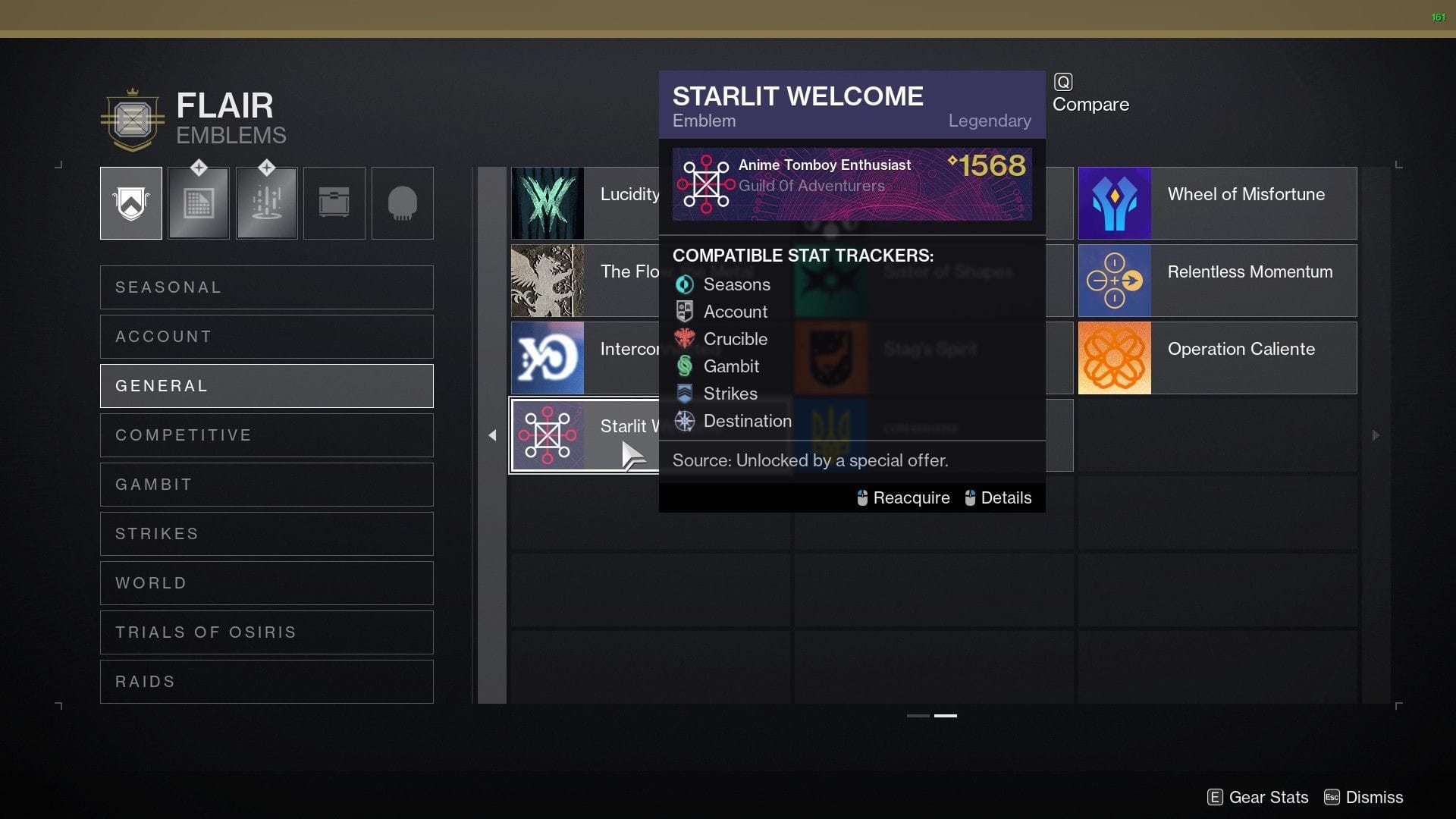Click the Seasons stat tracker icon
1456x819 pixels.
tap(685, 284)
